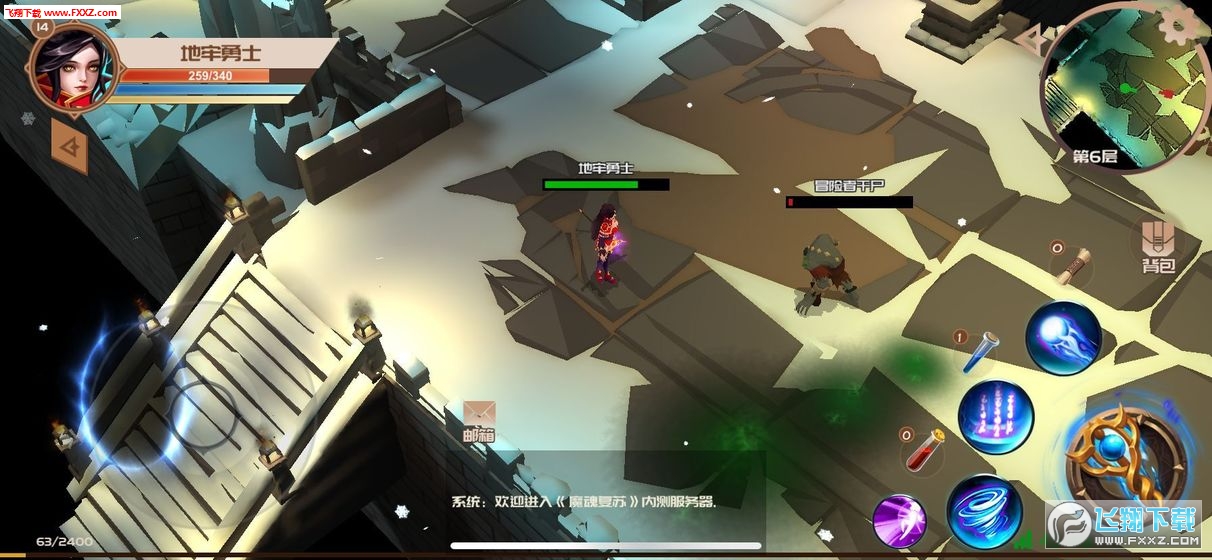Activate the purple flame pillars skill
Screen dimensions: 1212x560
(x=996, y=417)
